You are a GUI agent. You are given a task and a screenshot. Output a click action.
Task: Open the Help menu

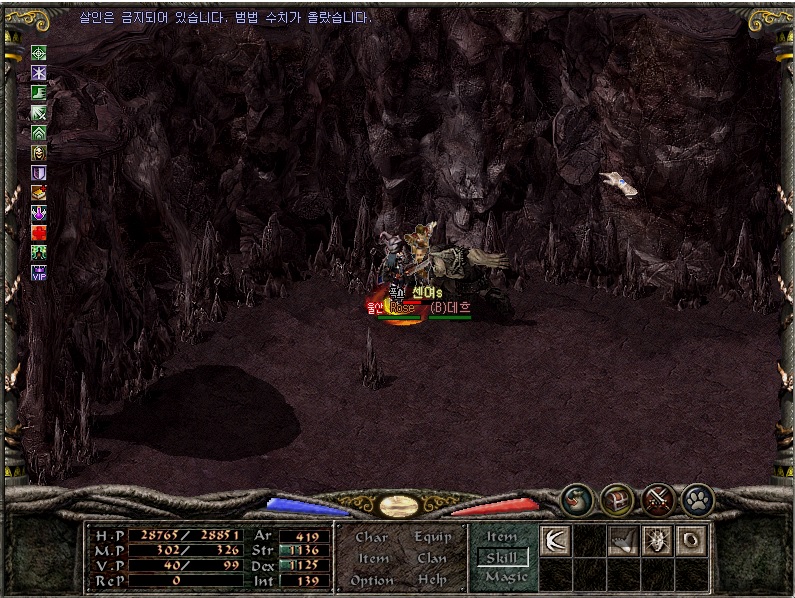[x=432, y=580]
